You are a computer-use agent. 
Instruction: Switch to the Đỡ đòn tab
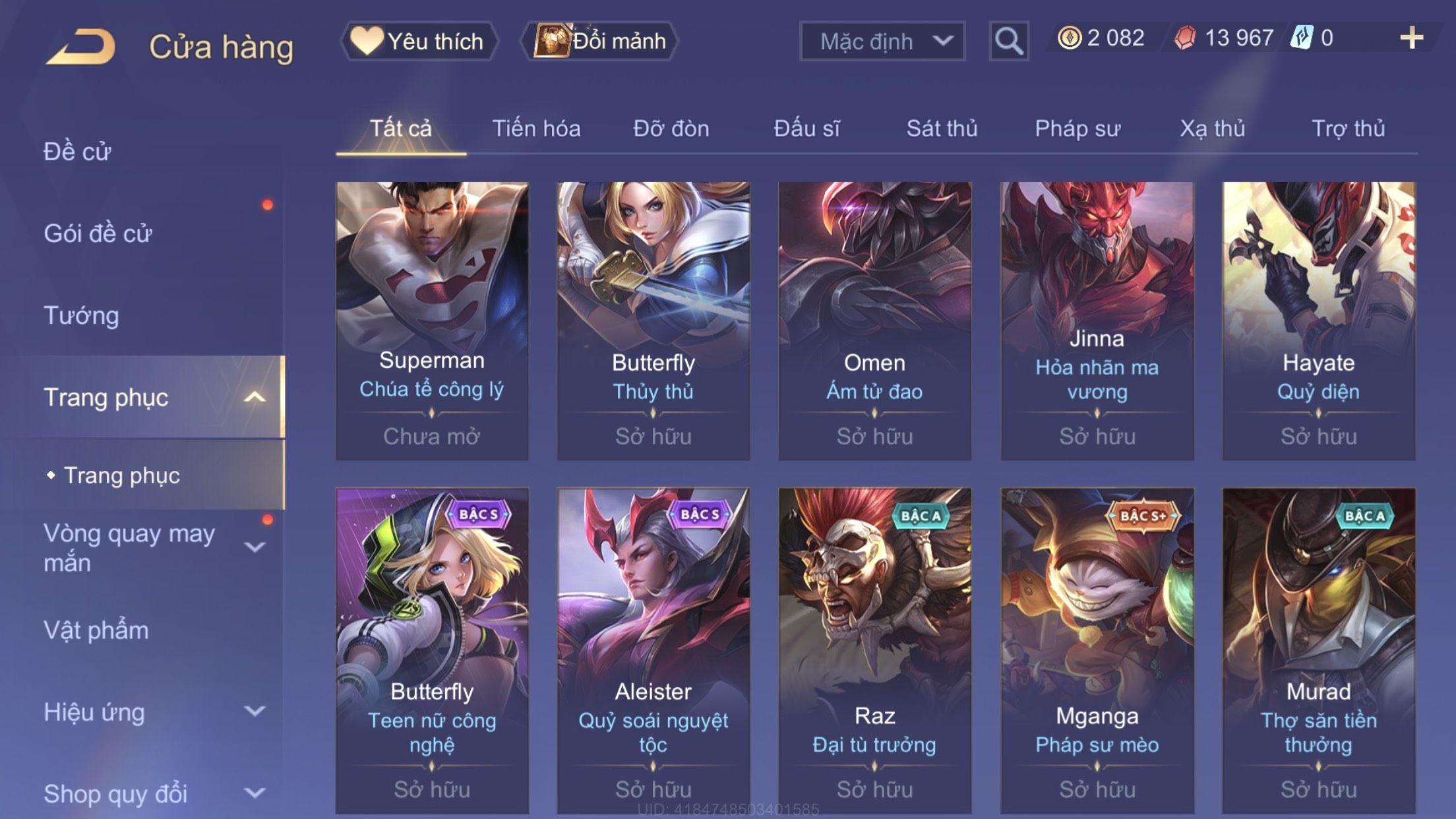671,129
